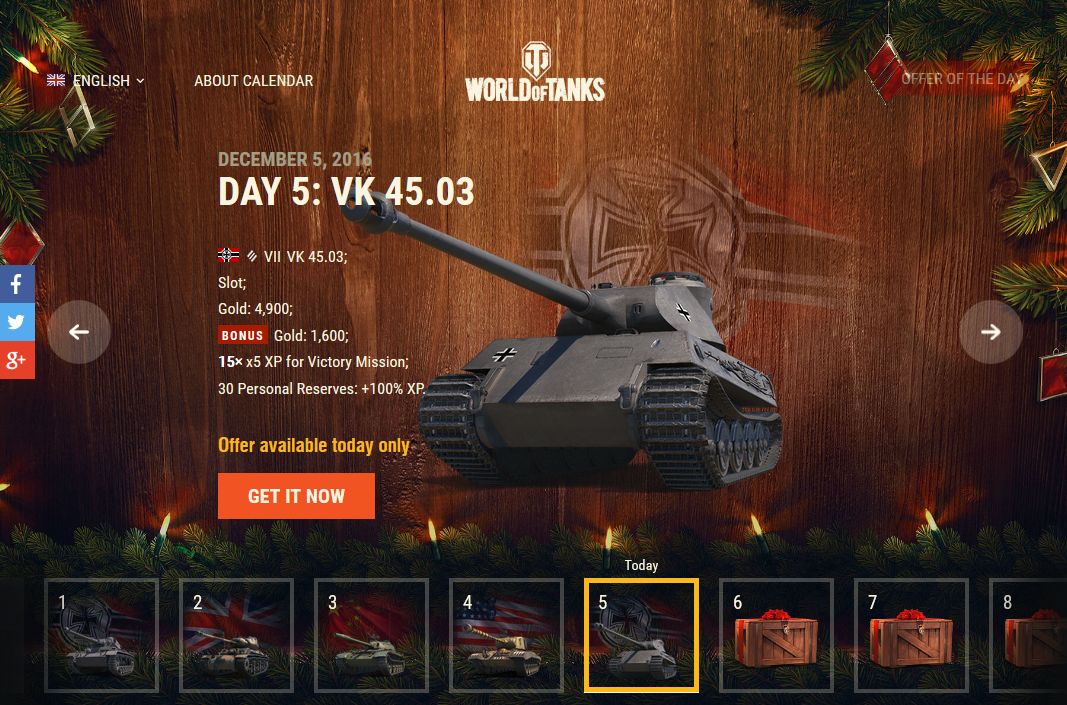Choose day 3 tile with Chinese flag
The width and height of the screenshot is (1067, 705).
[371, 635]
